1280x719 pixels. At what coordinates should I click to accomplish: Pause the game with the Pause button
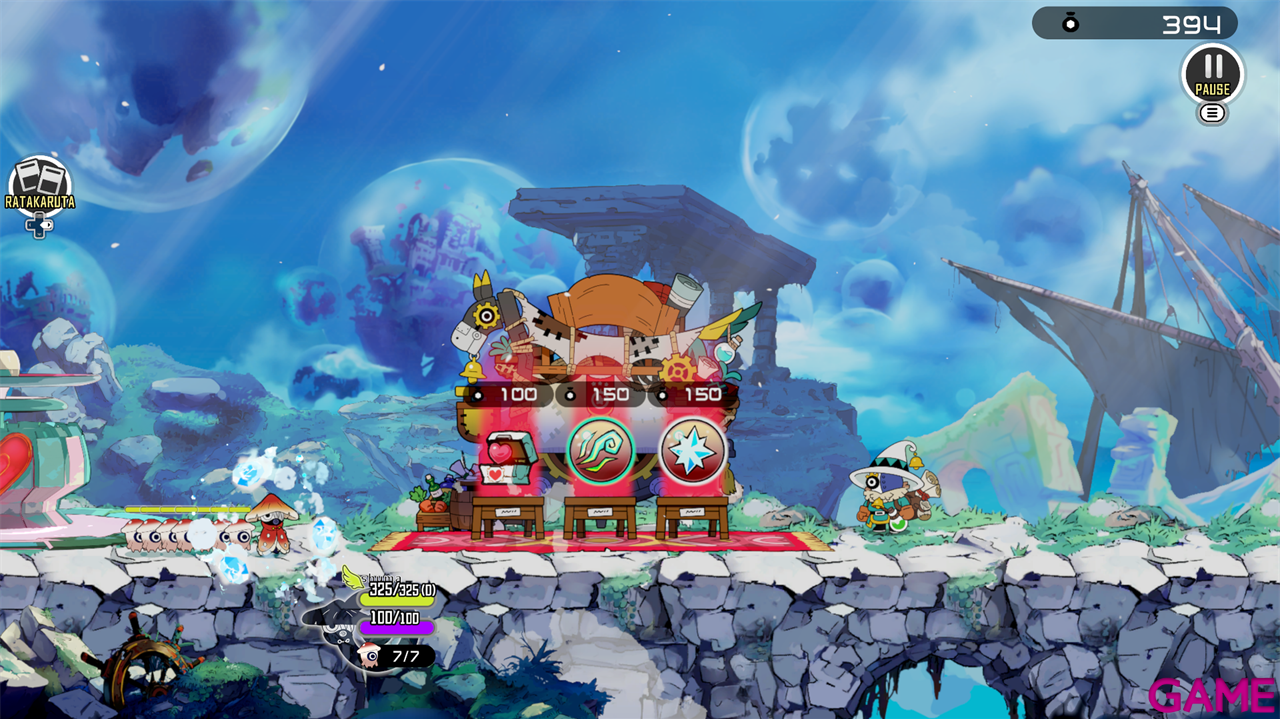[1212, 73]
